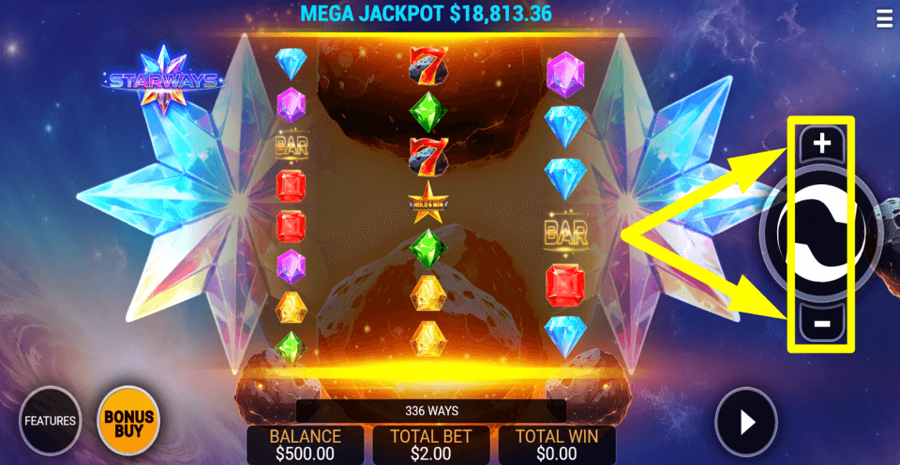Open the Features panel

coord(50,420)
